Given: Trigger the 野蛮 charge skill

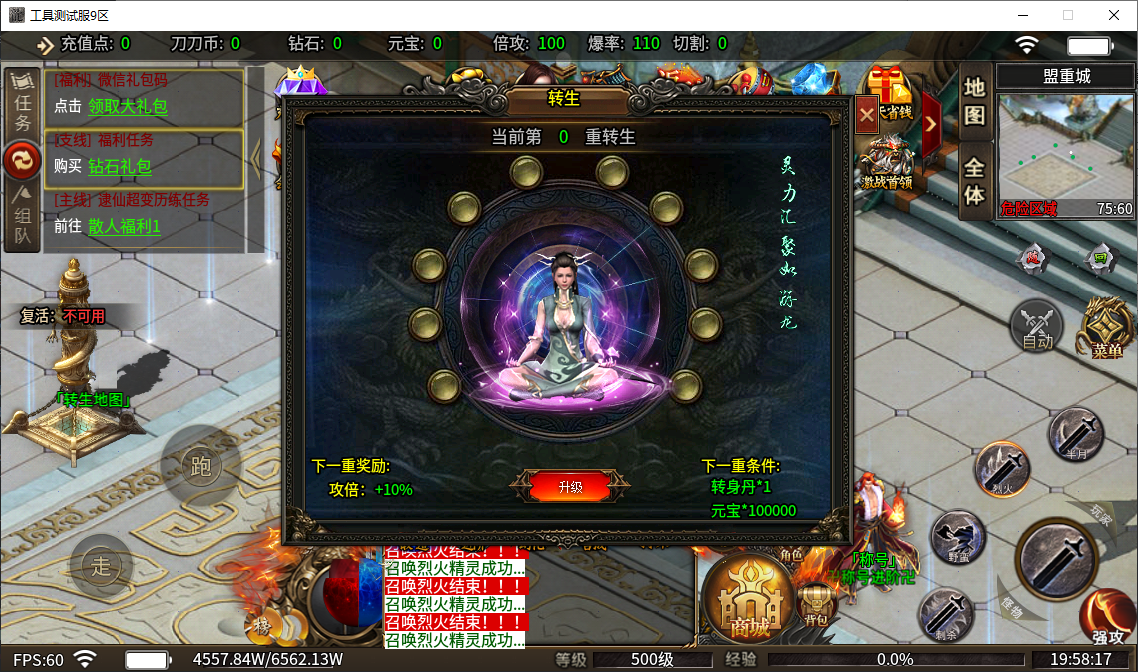Looking at the screenshot, I should (958, 540).
